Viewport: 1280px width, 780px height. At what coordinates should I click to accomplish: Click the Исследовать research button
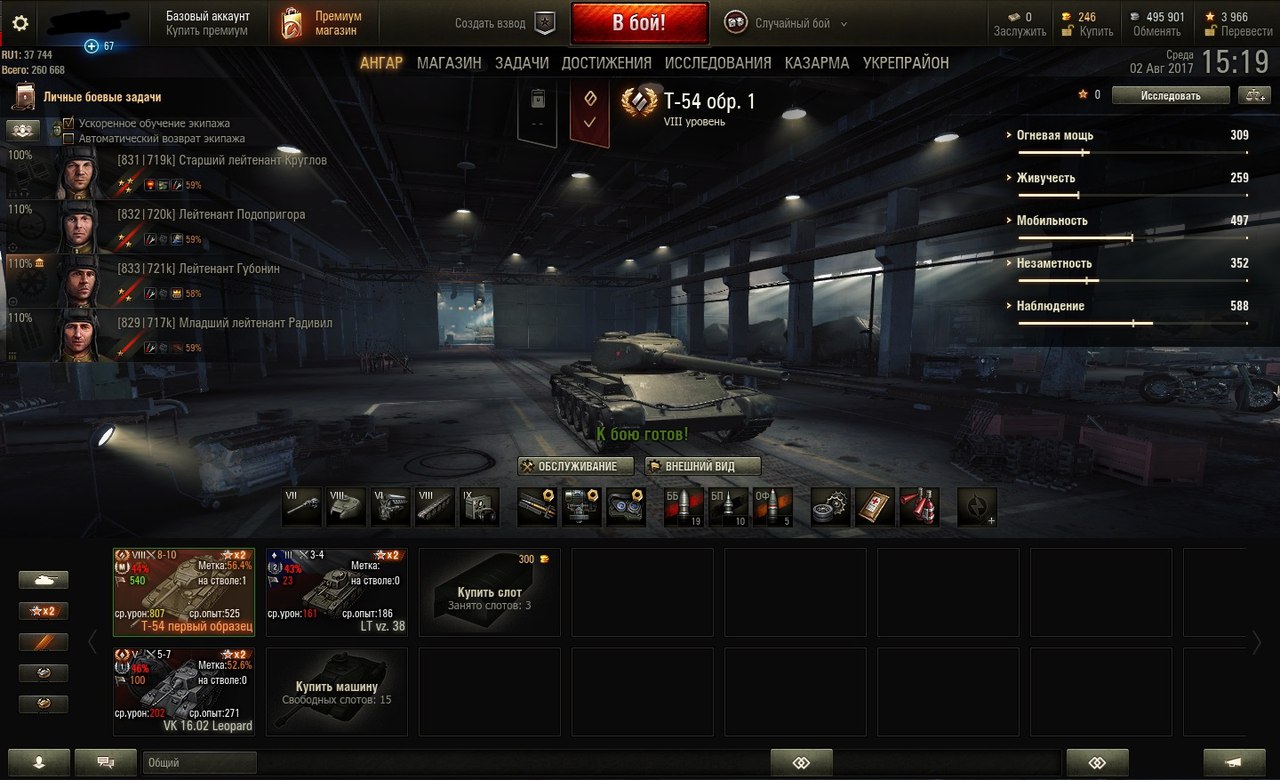pyautogui.click(x=1170, y=95)
